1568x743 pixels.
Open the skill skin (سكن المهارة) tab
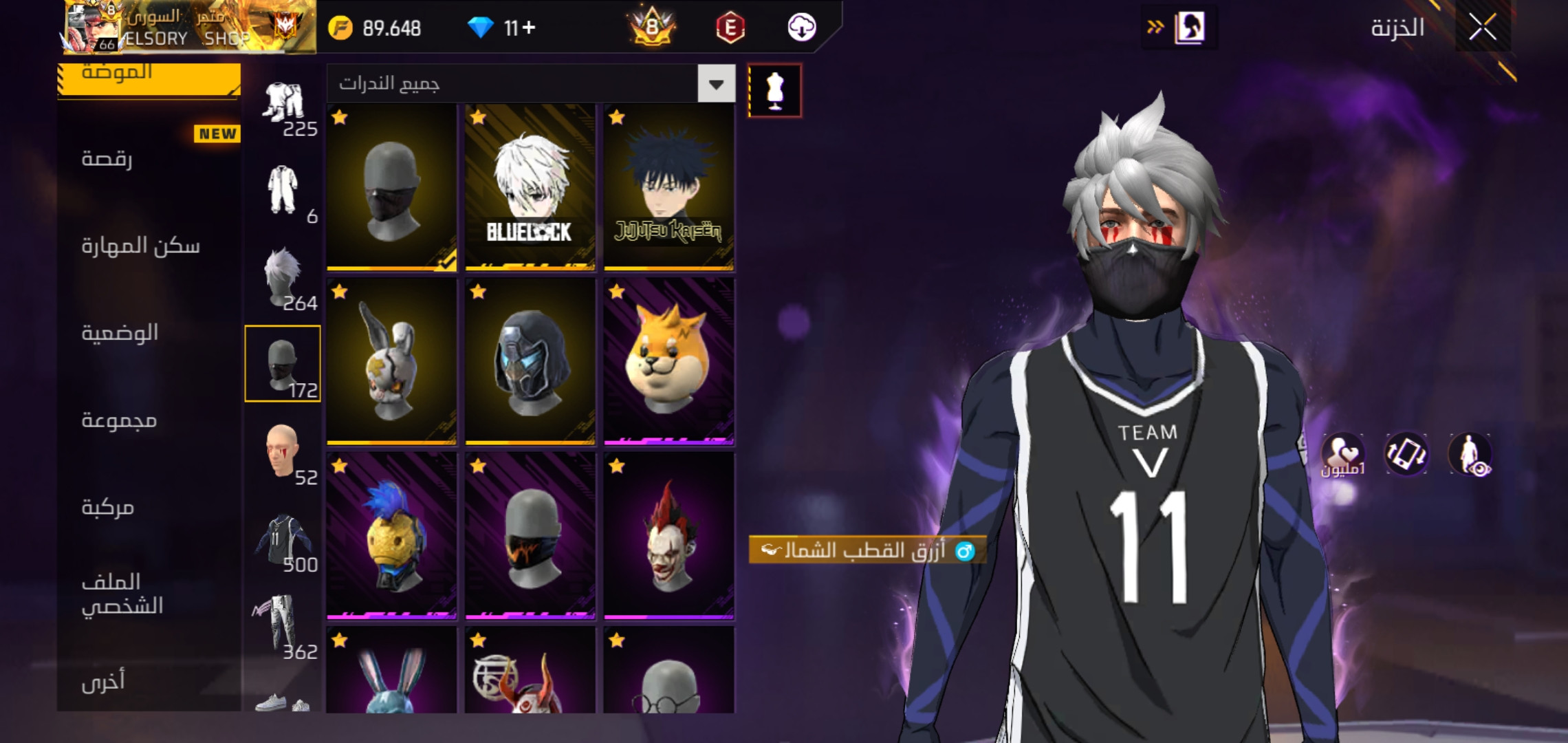point(140,246)
